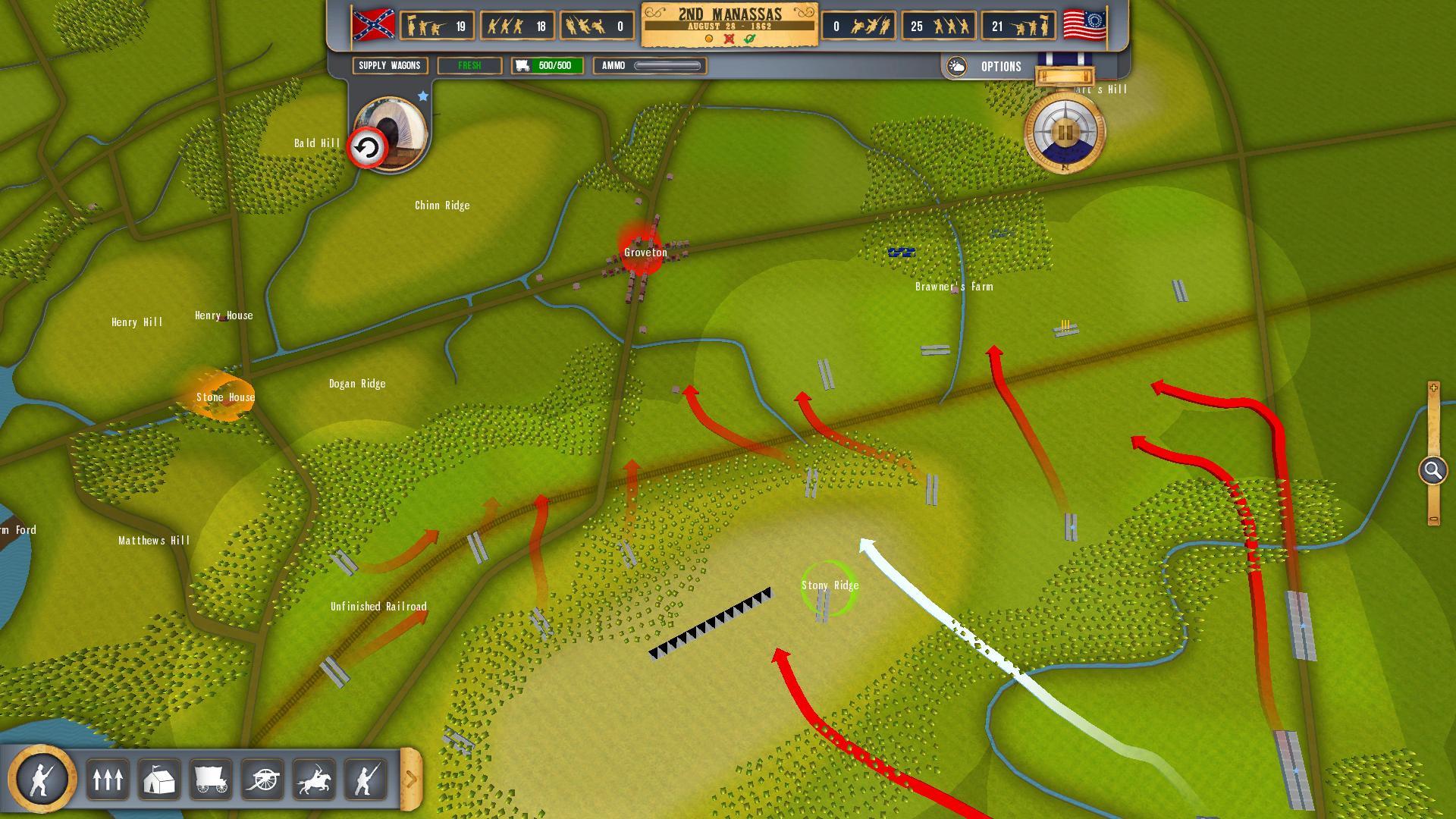This screenshot has width=1456, height=819.
Task: Select the Stony Ridge objective marker
Action: 829,588
